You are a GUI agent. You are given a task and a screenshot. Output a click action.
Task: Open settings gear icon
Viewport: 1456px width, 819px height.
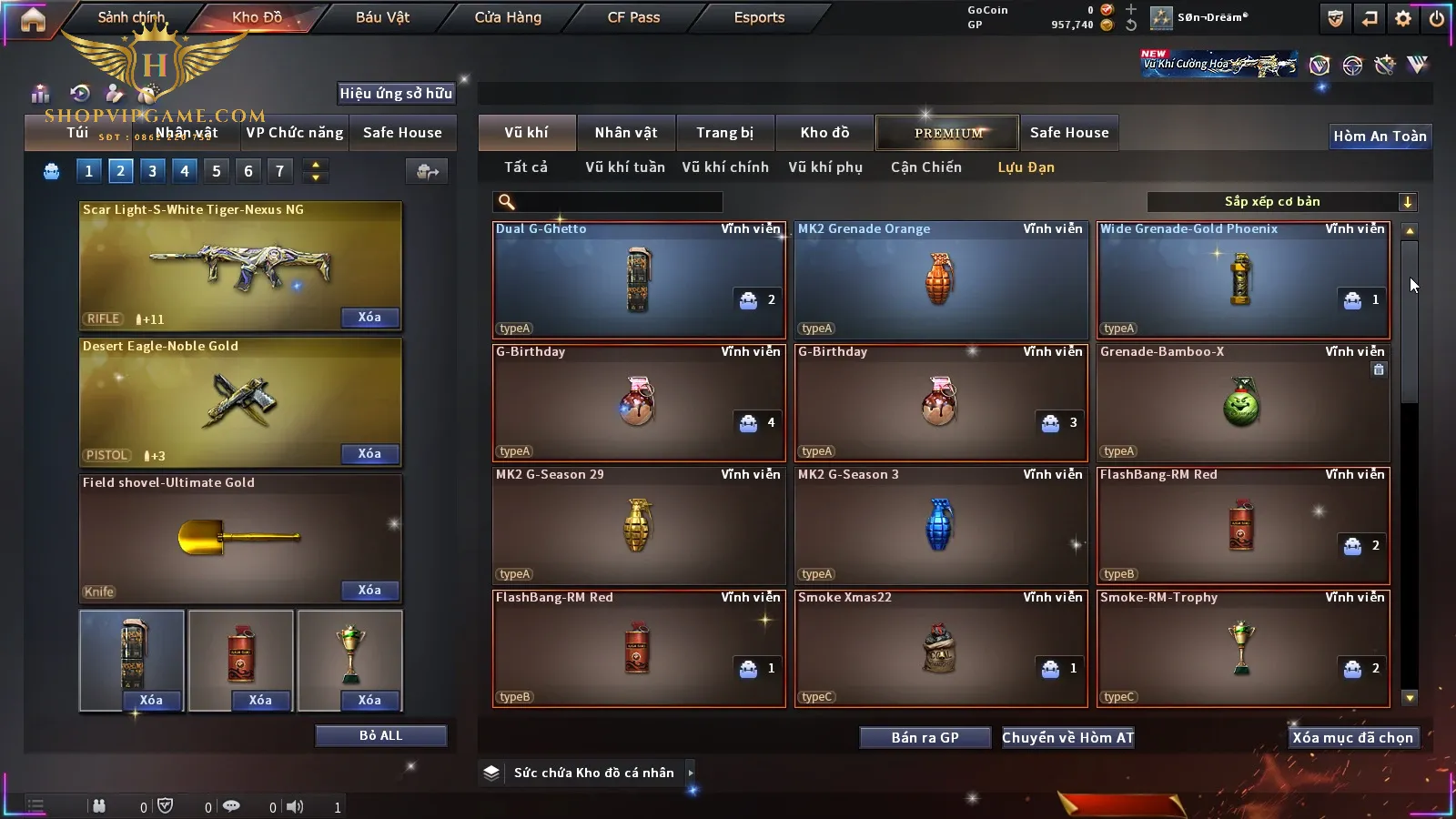[x=1403, y=18]
